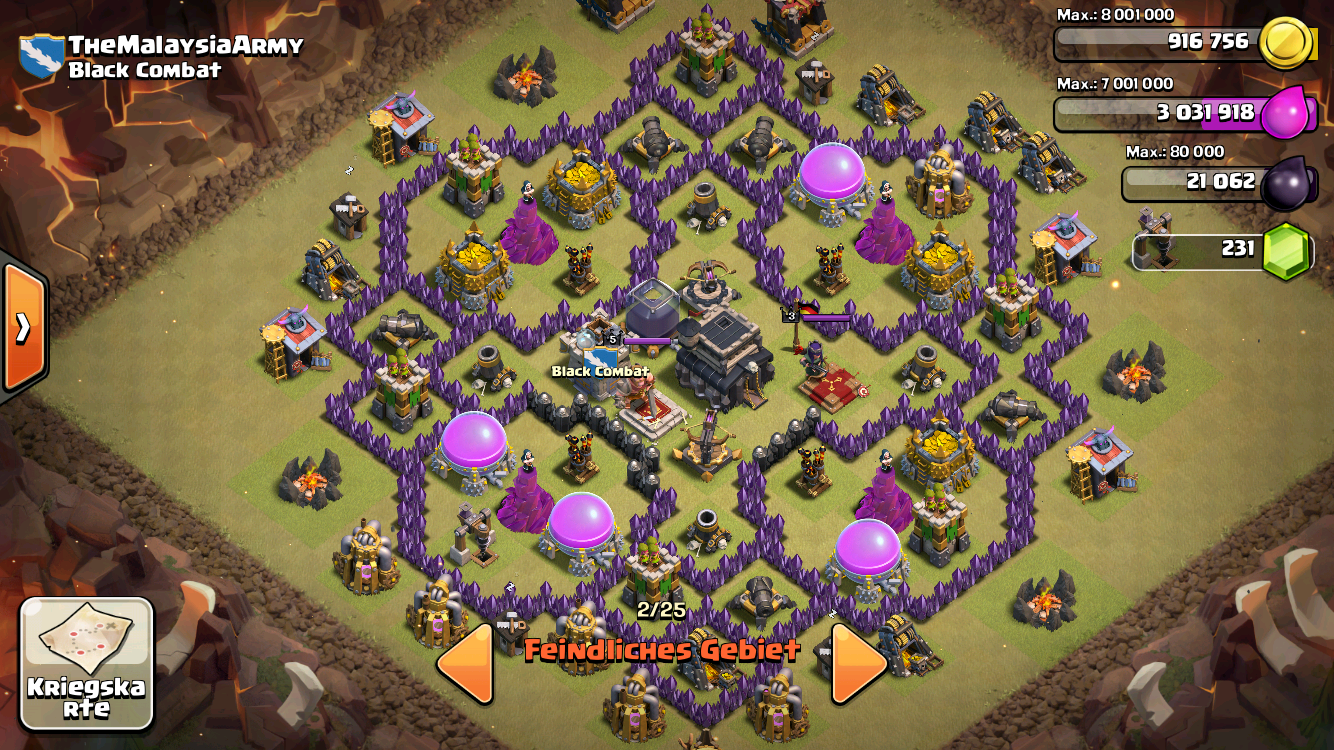Expand the orange side panel arrow
This screenshot has width=1334, height=750.
[22, 327]
